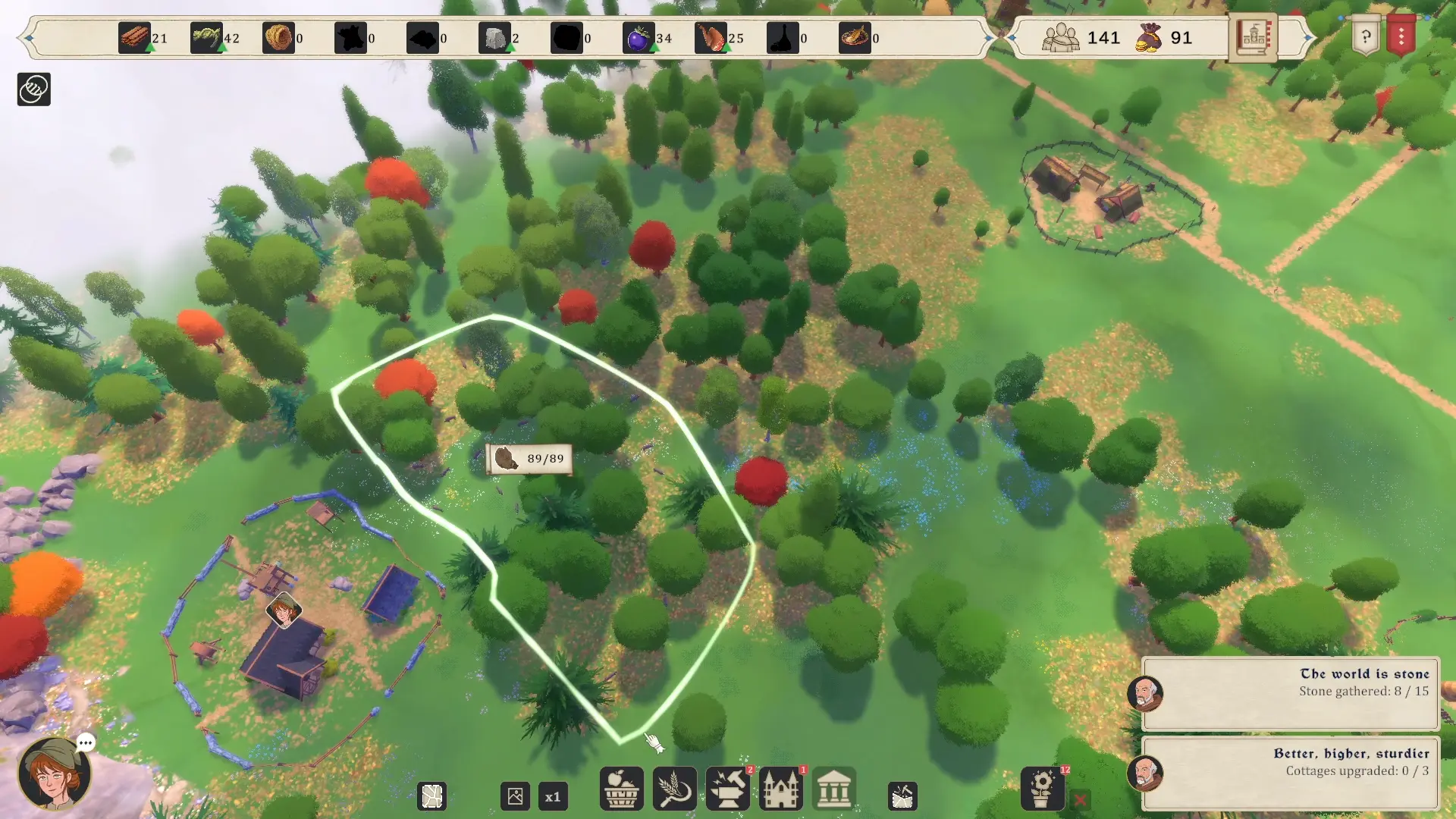
Task: Open the columned monument building category
Action: (x=834, y=789)
